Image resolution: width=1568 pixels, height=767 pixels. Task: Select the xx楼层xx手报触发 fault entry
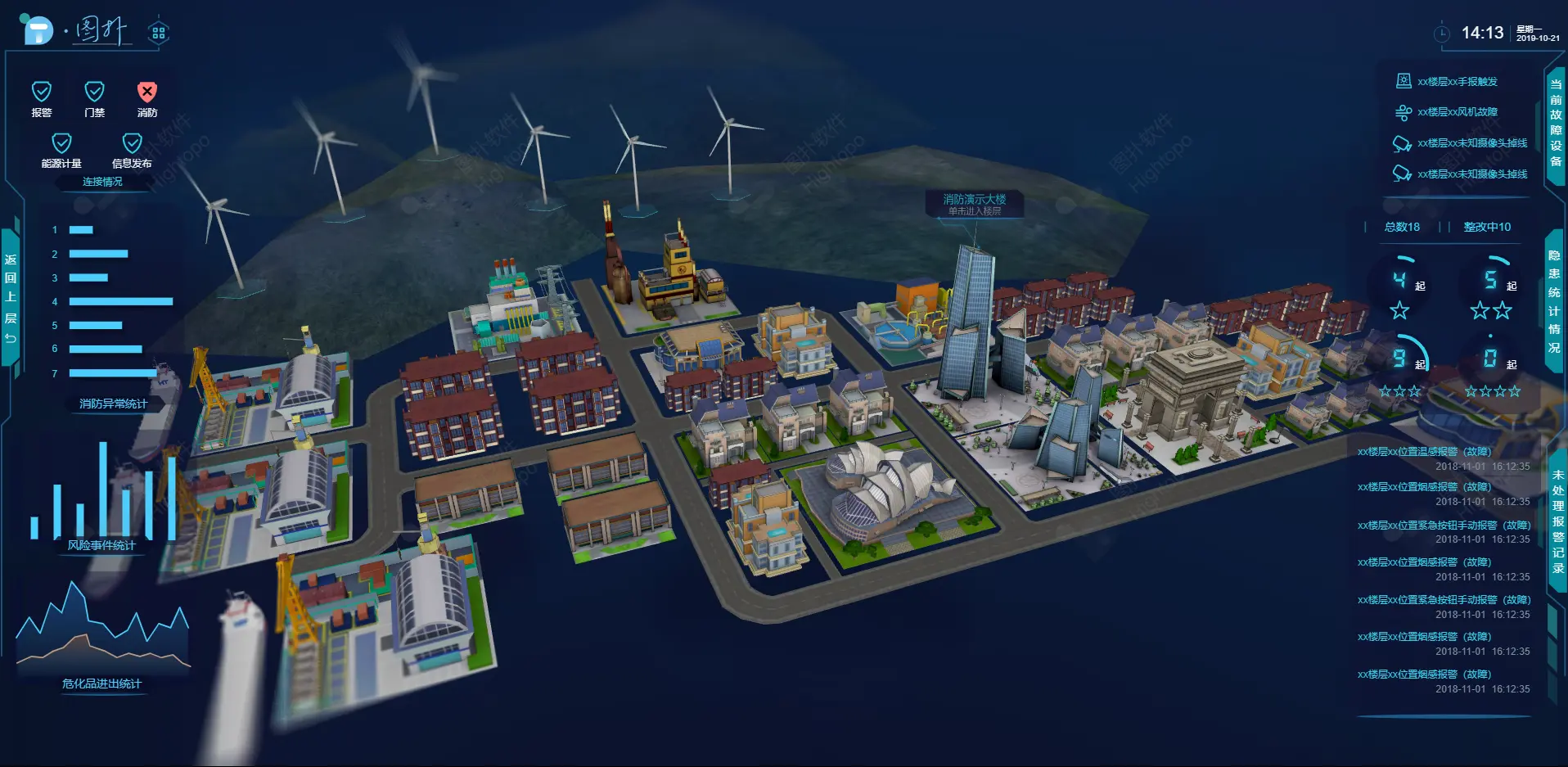coord(1457,82)
